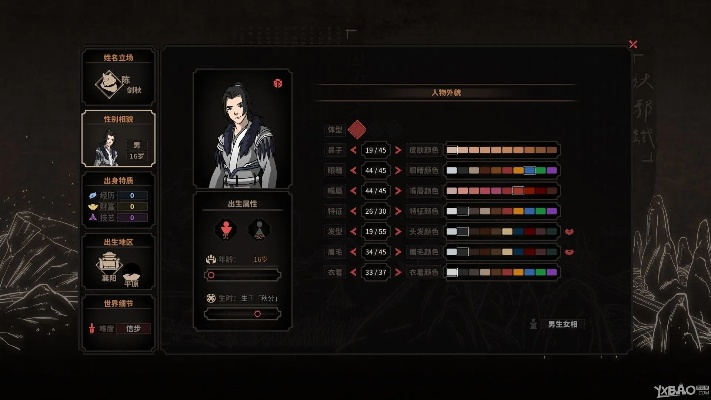
Task: Toggle the 男生女相 option
Action: (556, 324)
